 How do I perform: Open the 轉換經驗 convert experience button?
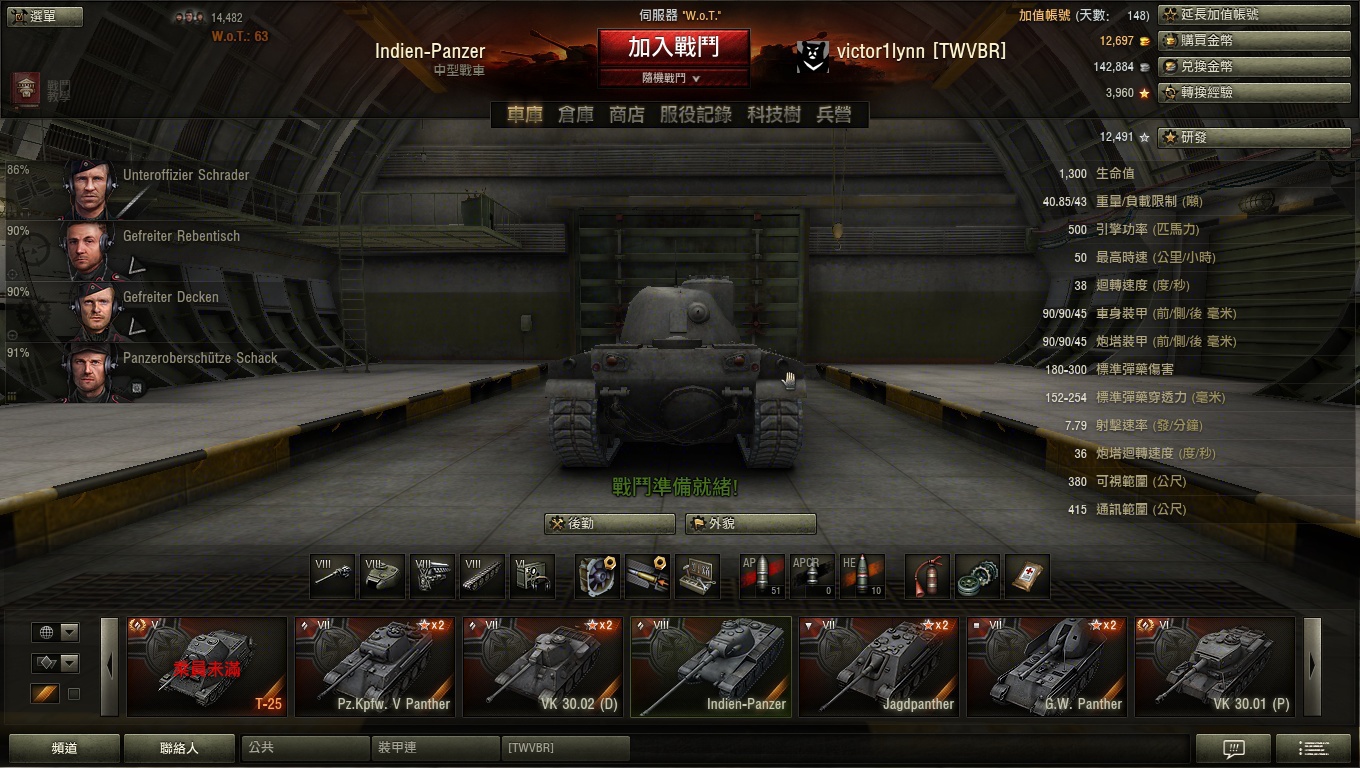pyautogui.click(x=1254, y=93)
